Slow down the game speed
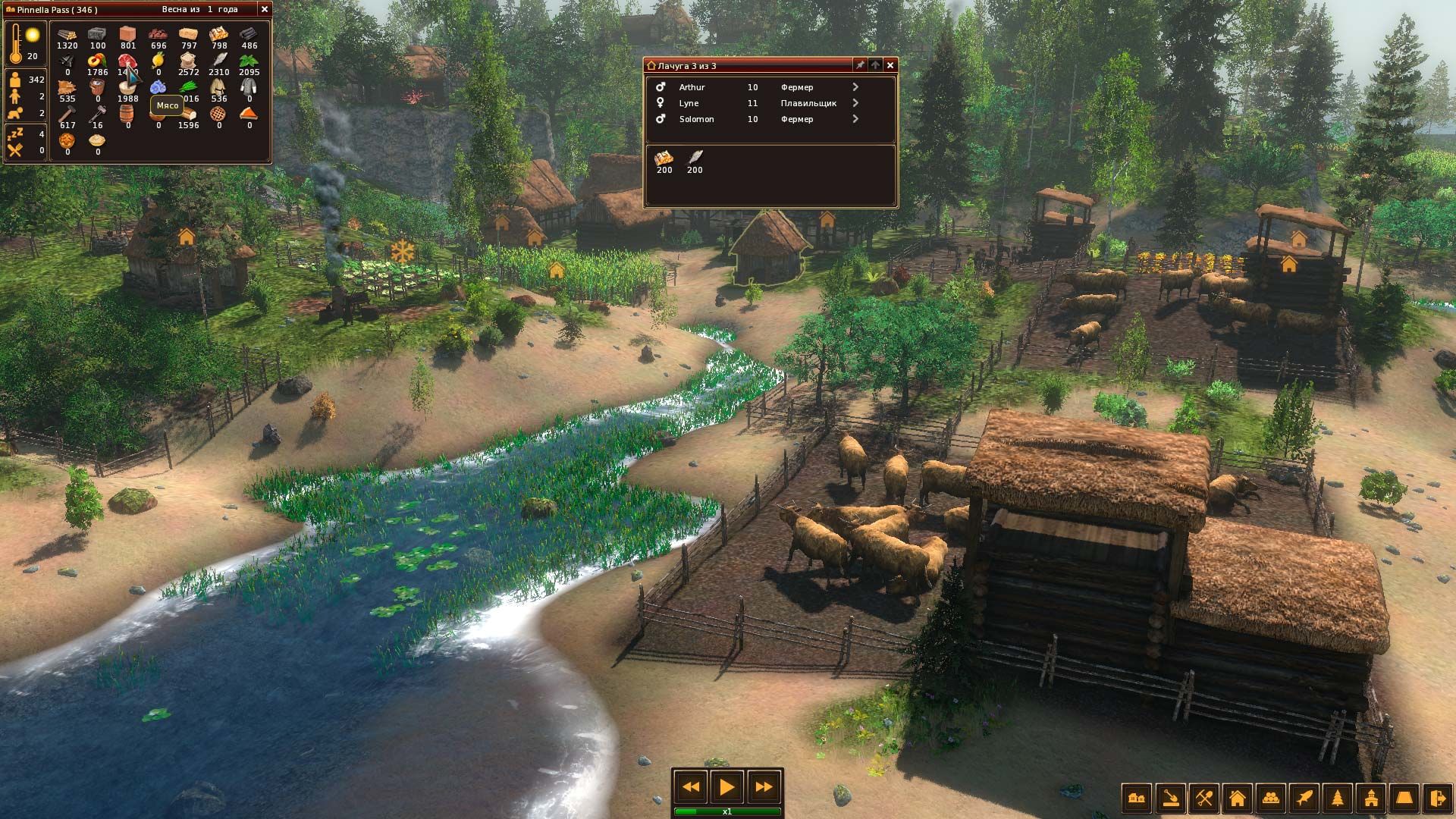 [x=691, y=787]
